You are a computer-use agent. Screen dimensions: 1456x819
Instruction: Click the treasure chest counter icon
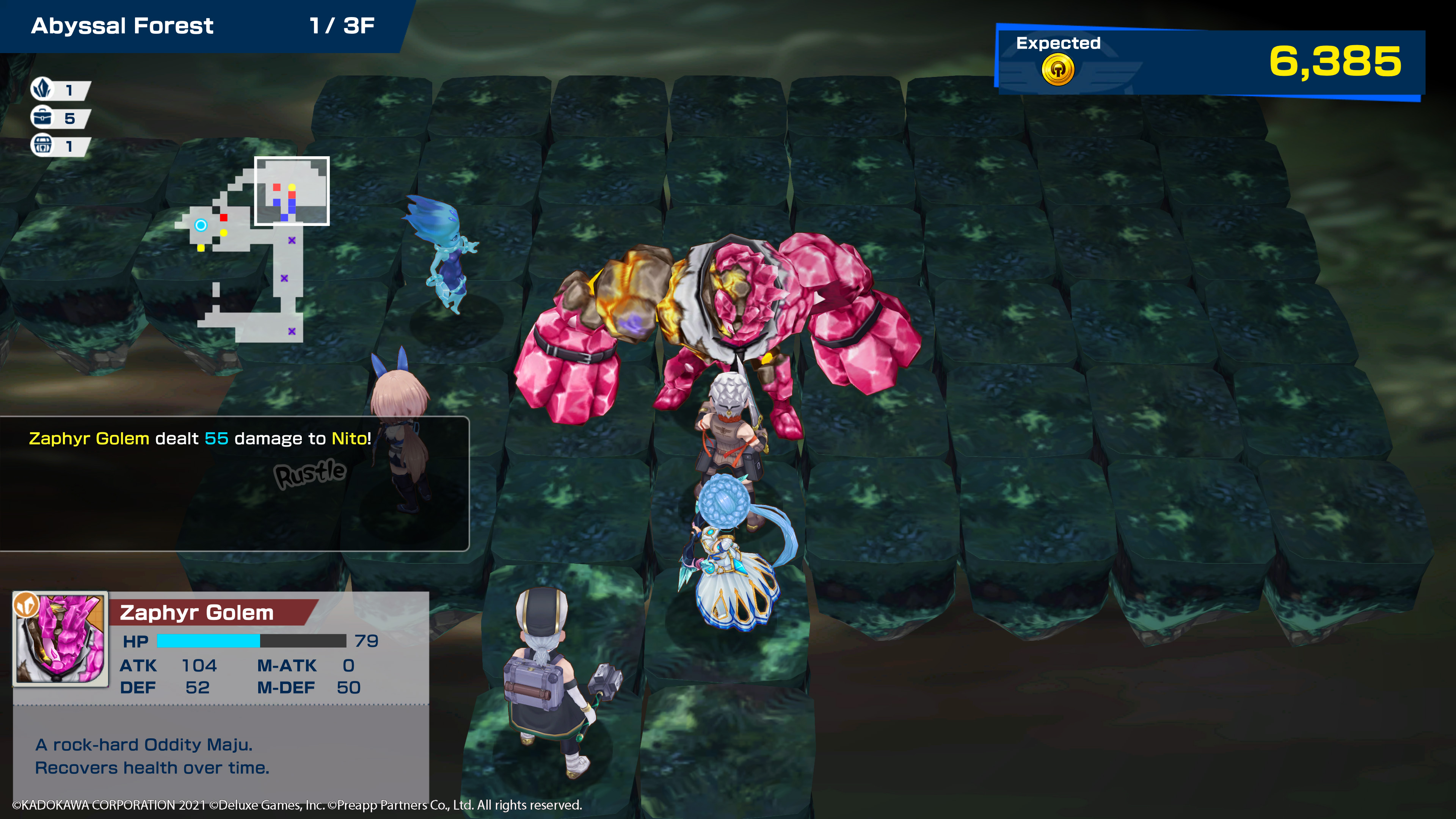42,145
